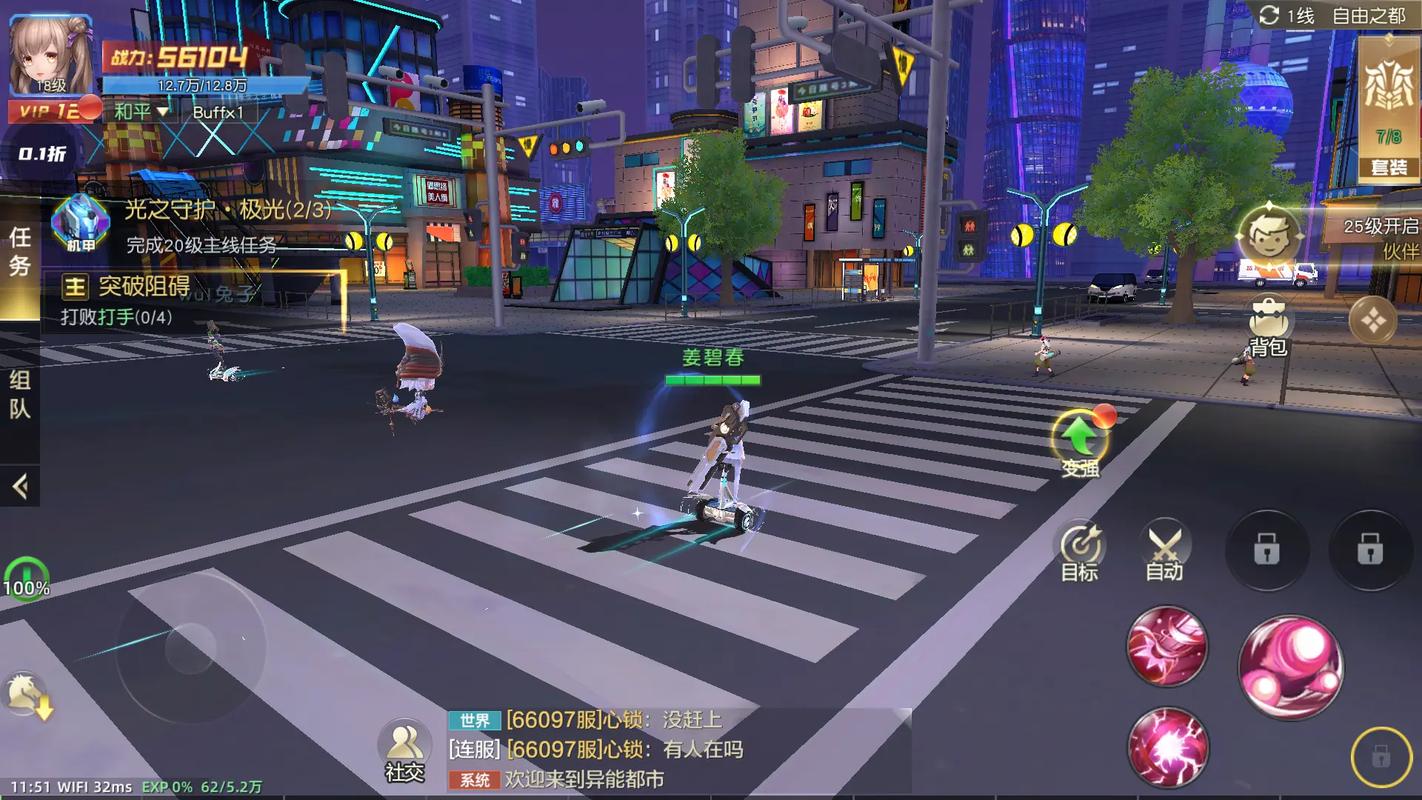Switch line via 1线 button
This screenshot has width=1422, height=800.
click(x=1287, y=15)
